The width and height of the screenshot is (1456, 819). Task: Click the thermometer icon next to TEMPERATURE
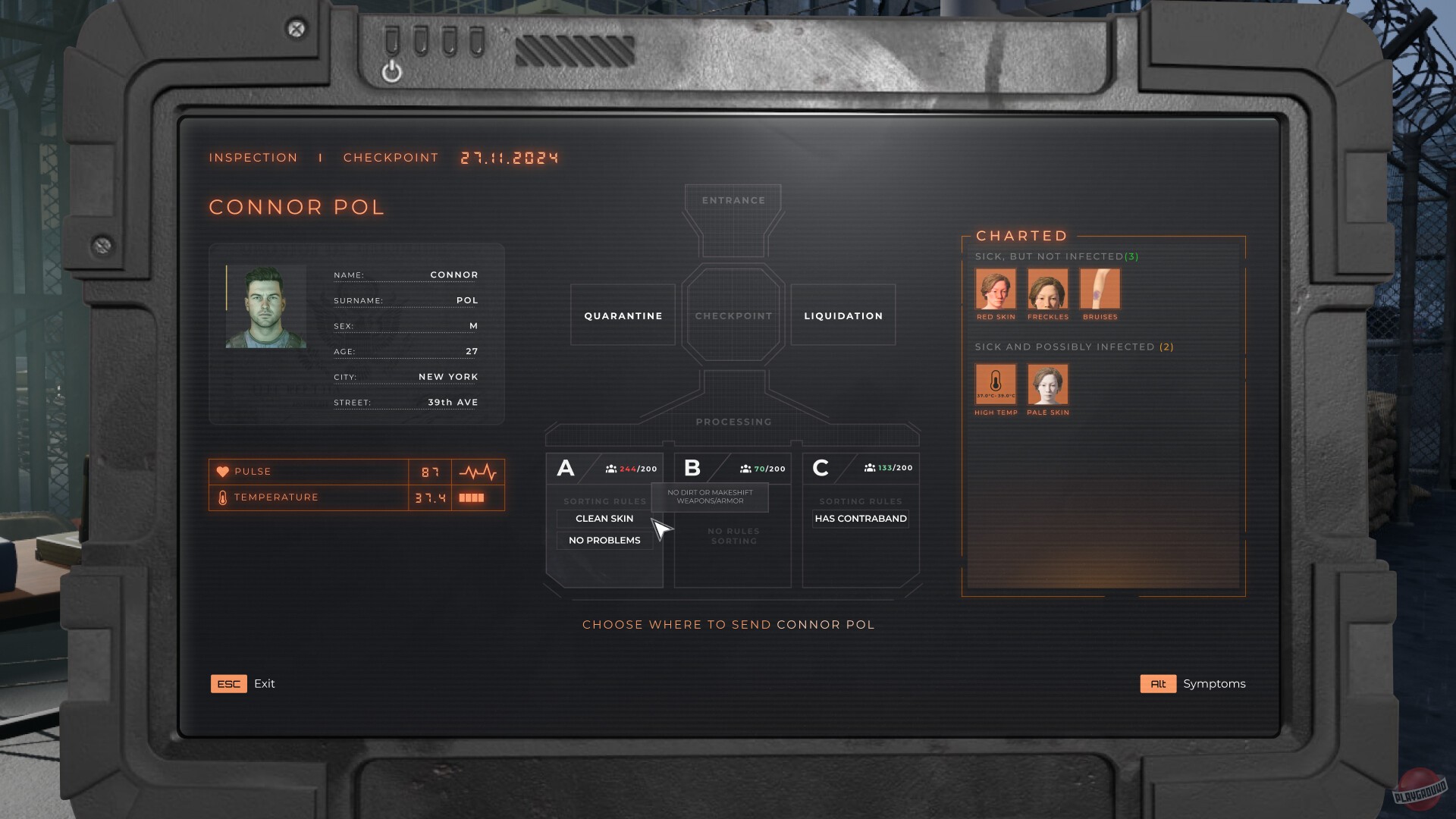click(222, 497)
